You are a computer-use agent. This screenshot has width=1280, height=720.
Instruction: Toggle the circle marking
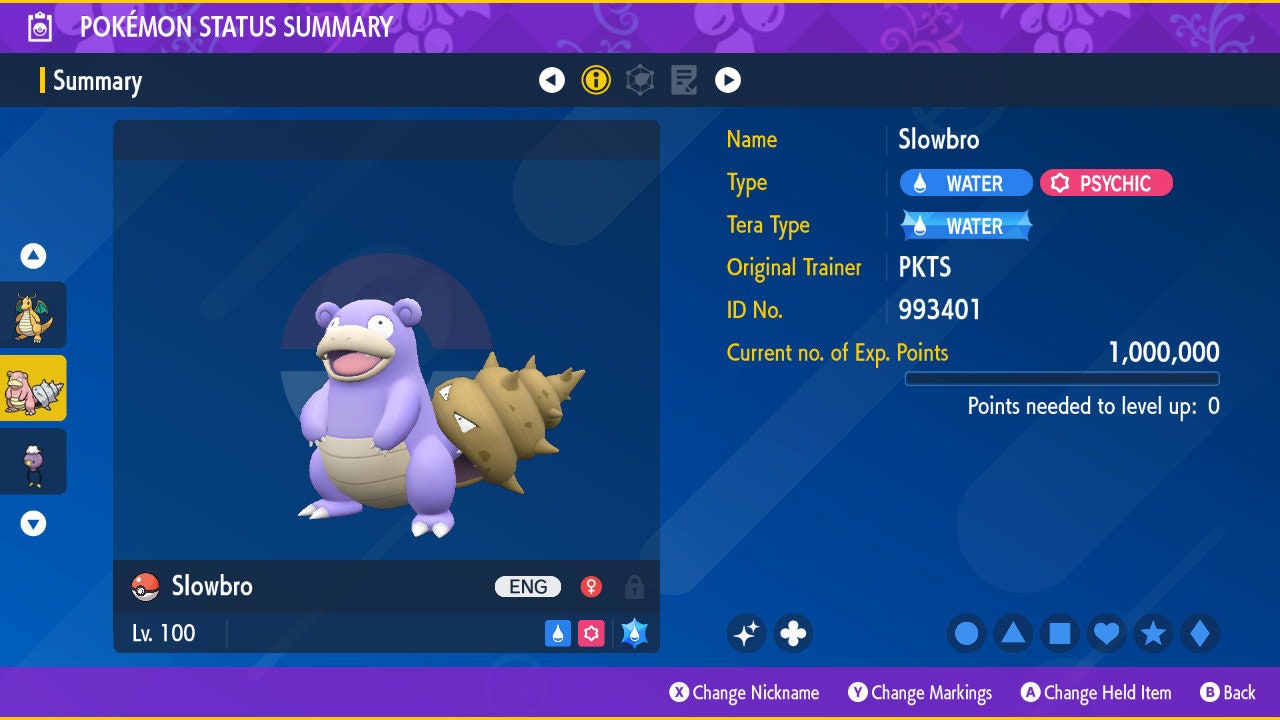(x=966, y=633)
